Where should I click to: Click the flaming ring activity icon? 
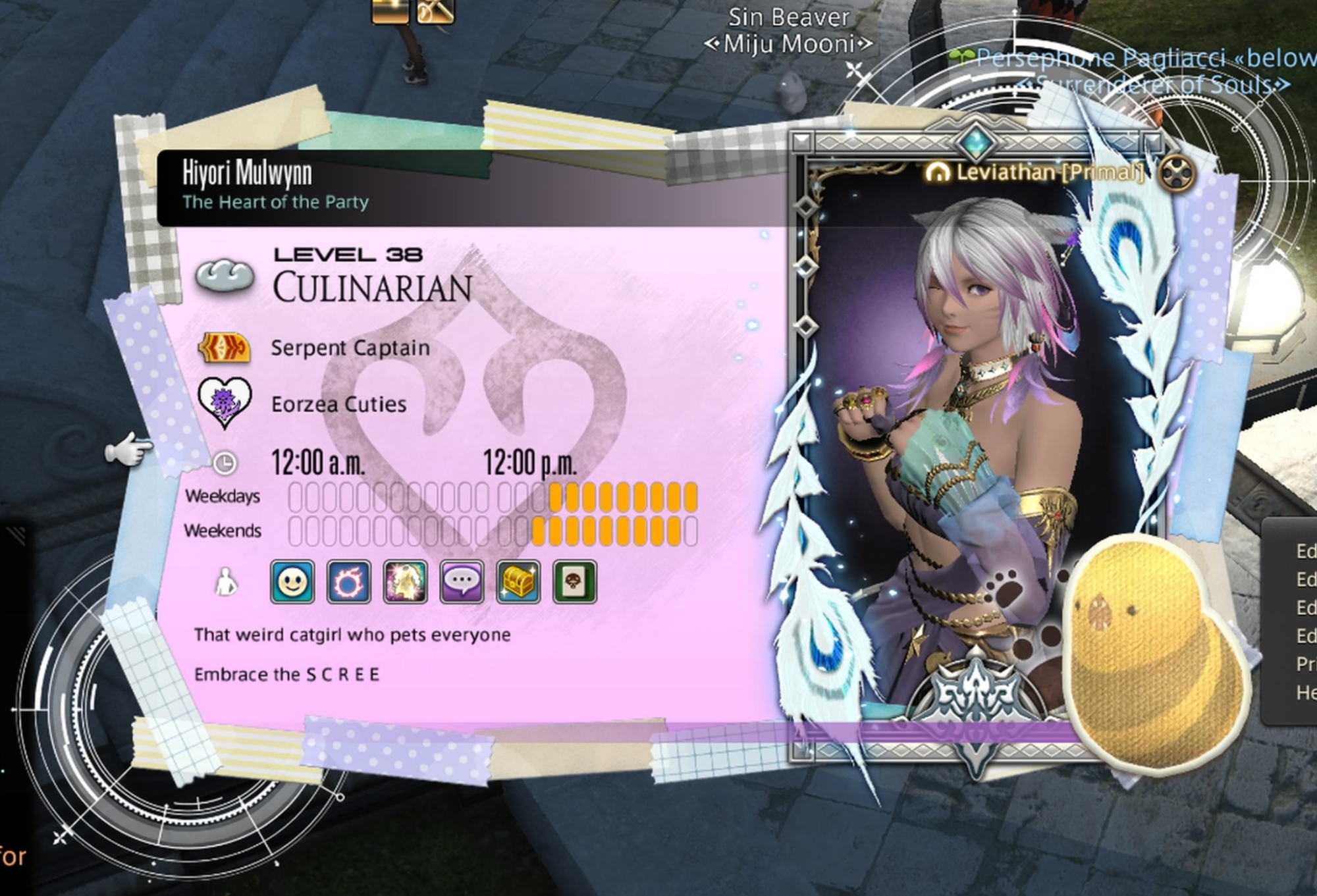click(x=349, y=582)
